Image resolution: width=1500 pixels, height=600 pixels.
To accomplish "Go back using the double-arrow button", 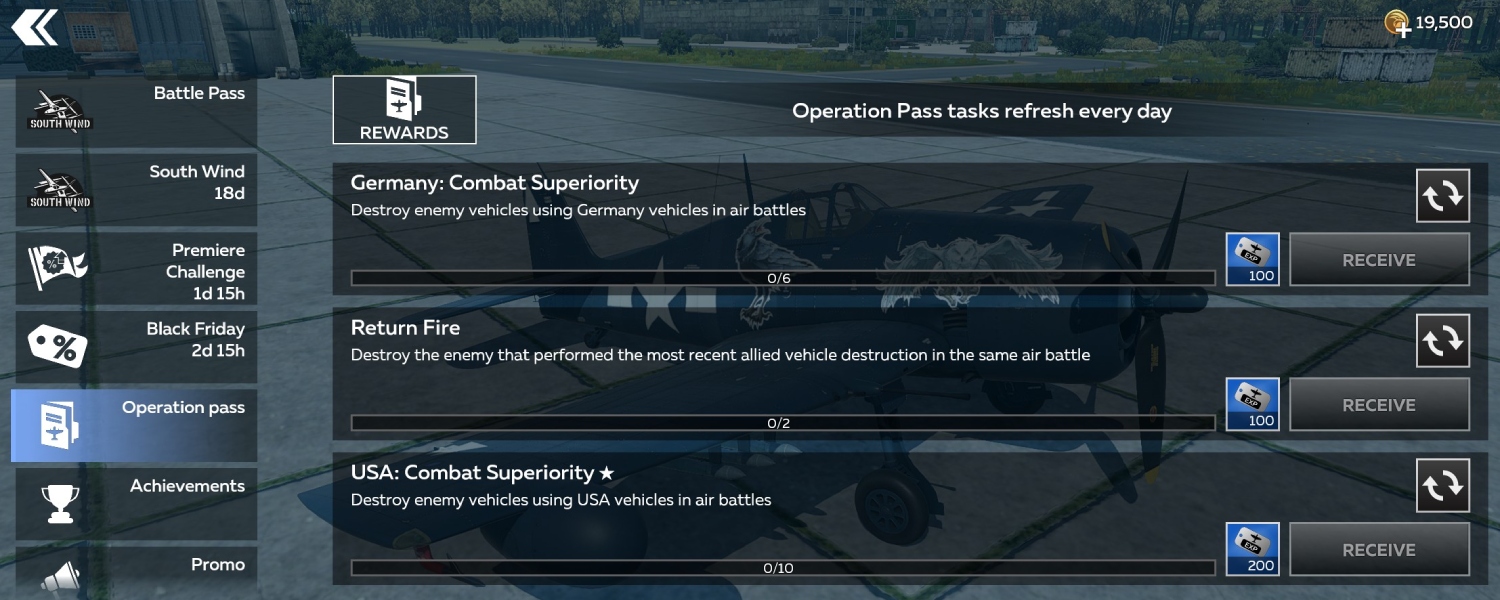I will coord(34,27).
